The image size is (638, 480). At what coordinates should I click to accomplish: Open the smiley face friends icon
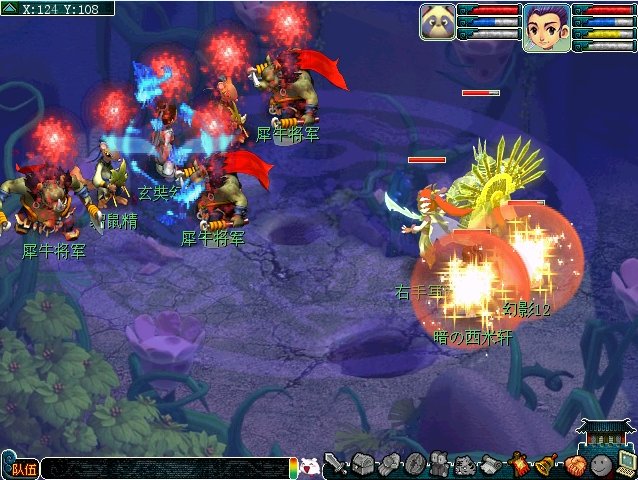click(x=600, y=465)
